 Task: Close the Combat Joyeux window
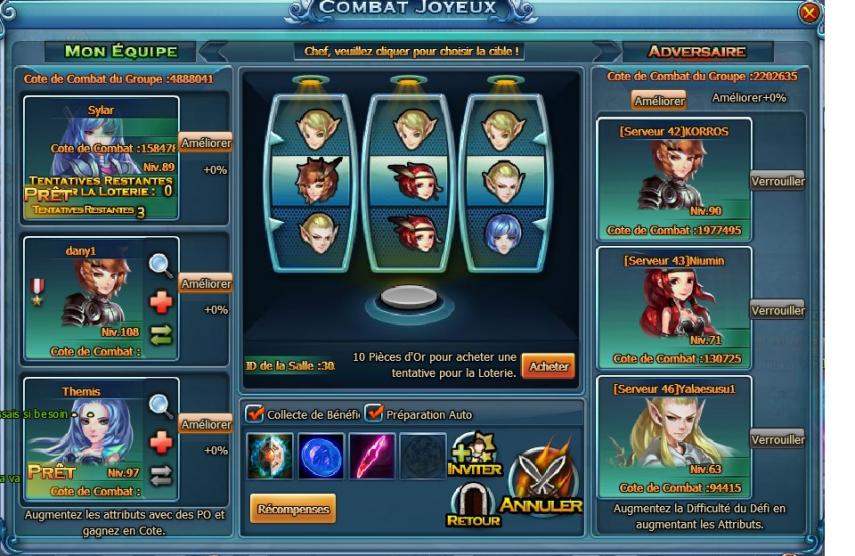coord(810,13)
